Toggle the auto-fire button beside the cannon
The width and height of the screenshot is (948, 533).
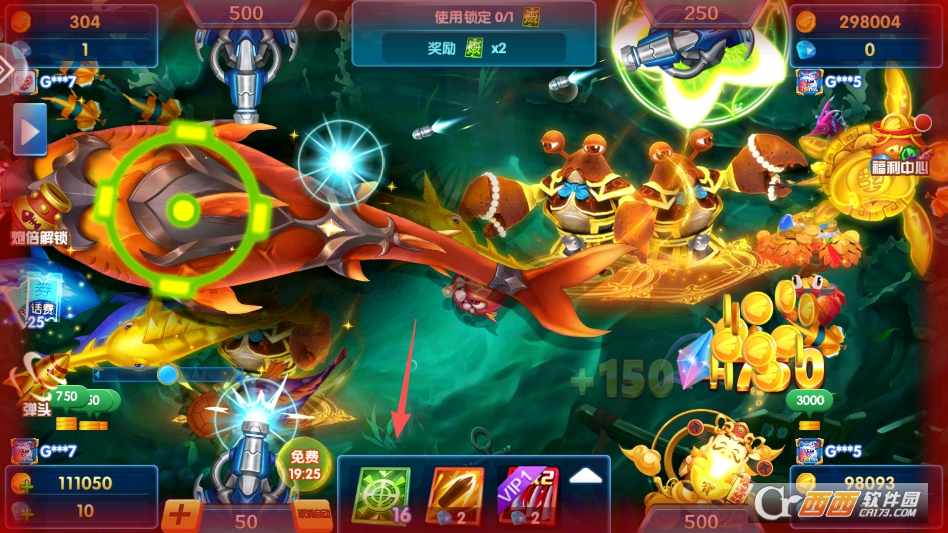pos(315,515)
